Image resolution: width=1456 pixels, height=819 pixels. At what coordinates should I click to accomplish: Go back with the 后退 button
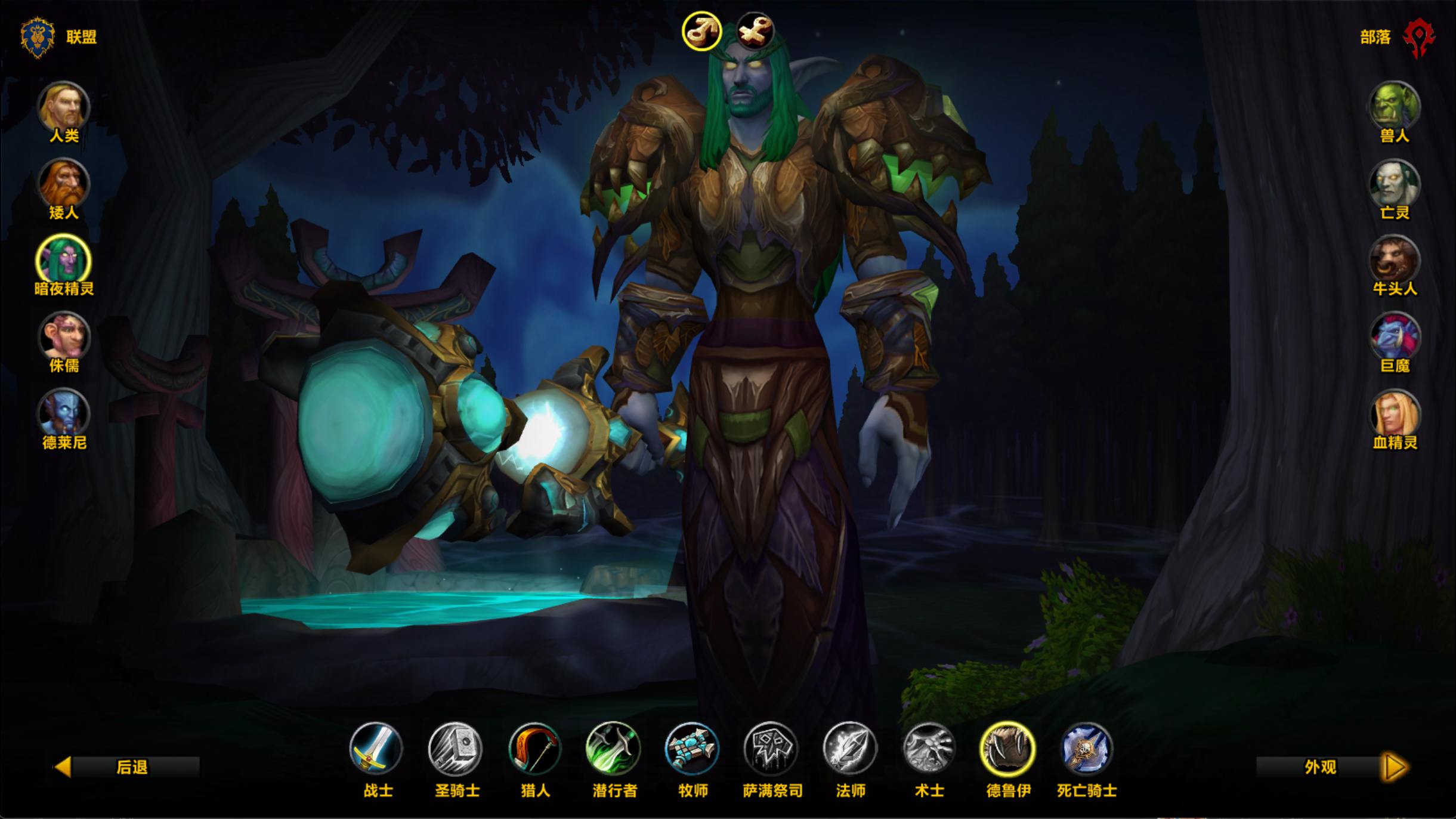coord(127,767)
